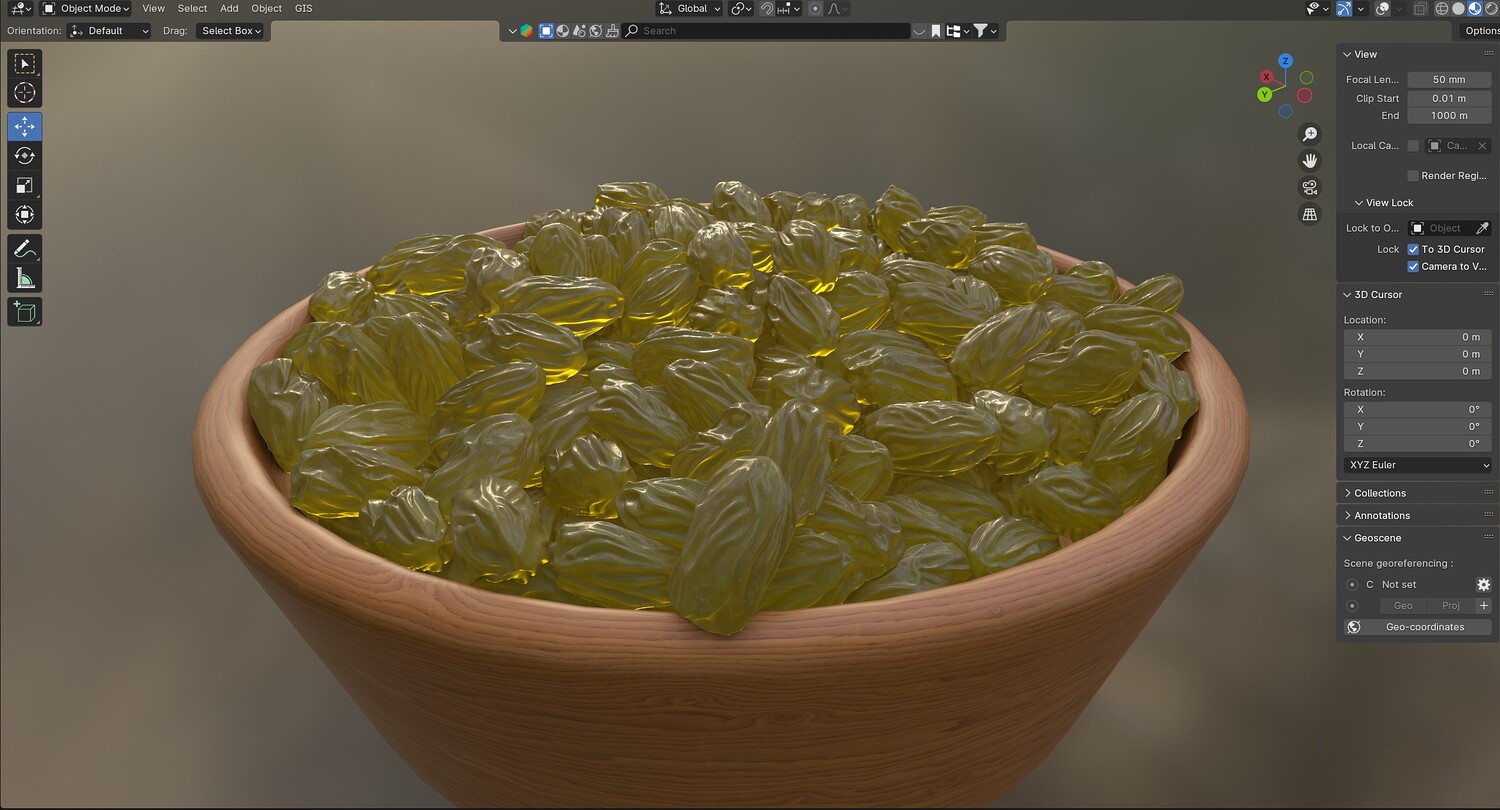Image resolution: width=1500 pixels, height=810 pixels.
Task: Open the GIS menu
Action: click(303, 8)
